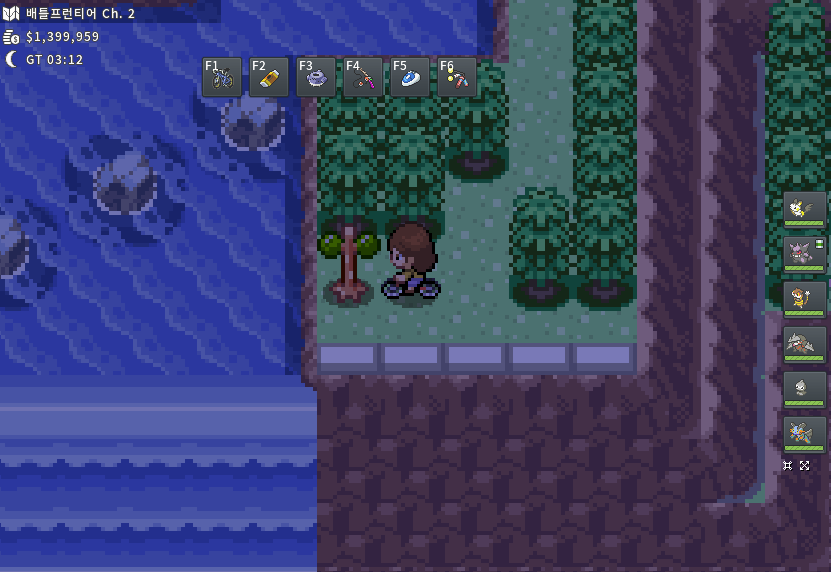This screenshot has width=831, height=572.
Task: Select the grey round item in F3
Action: coord(316,77)
